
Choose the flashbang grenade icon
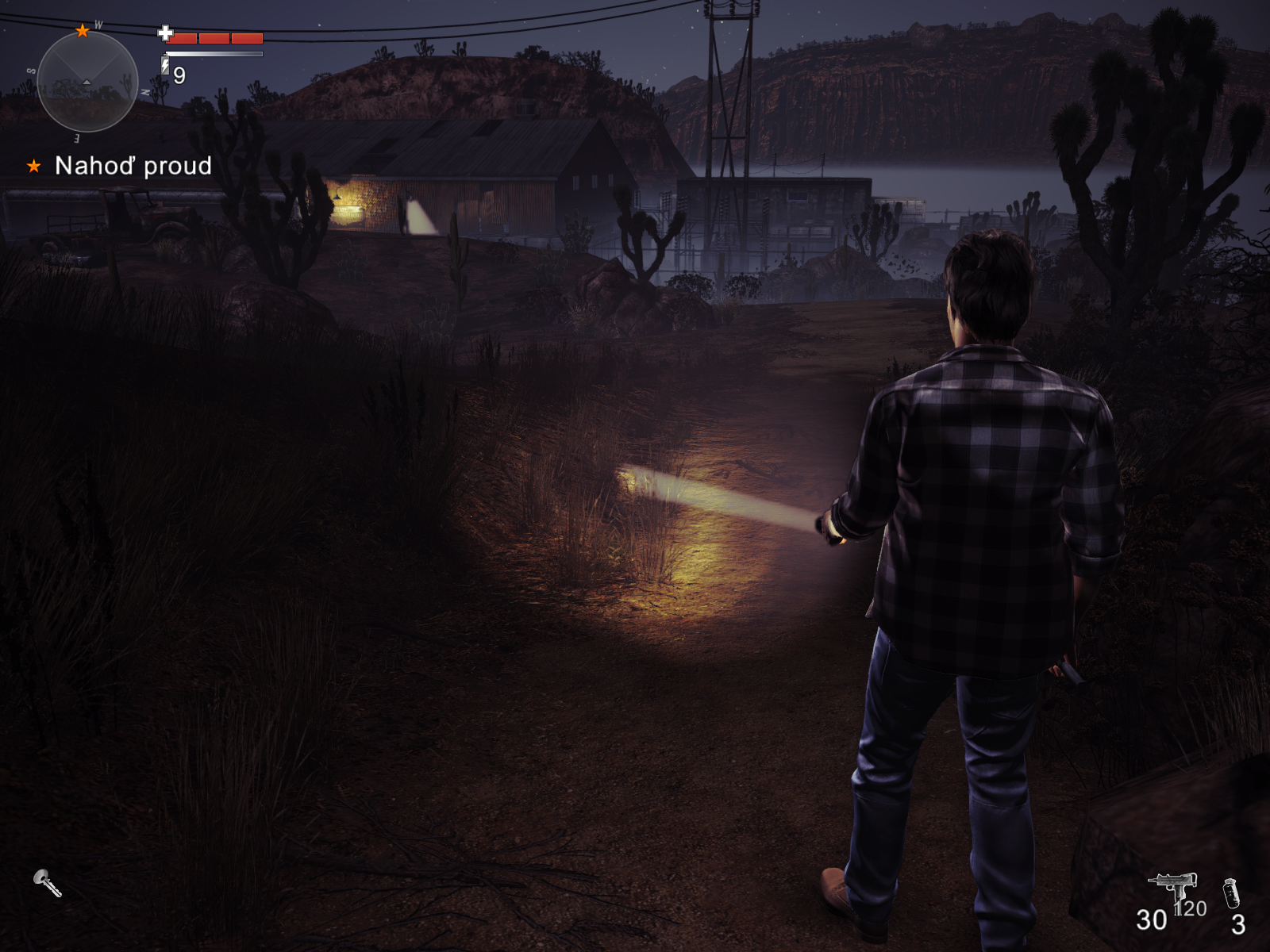point(1231,893)
